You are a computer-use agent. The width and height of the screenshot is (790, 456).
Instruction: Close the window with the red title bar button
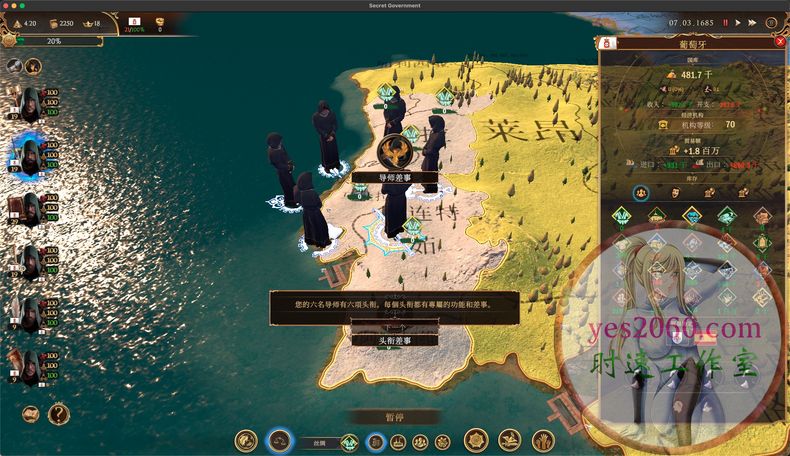click(x=8, y=7)
